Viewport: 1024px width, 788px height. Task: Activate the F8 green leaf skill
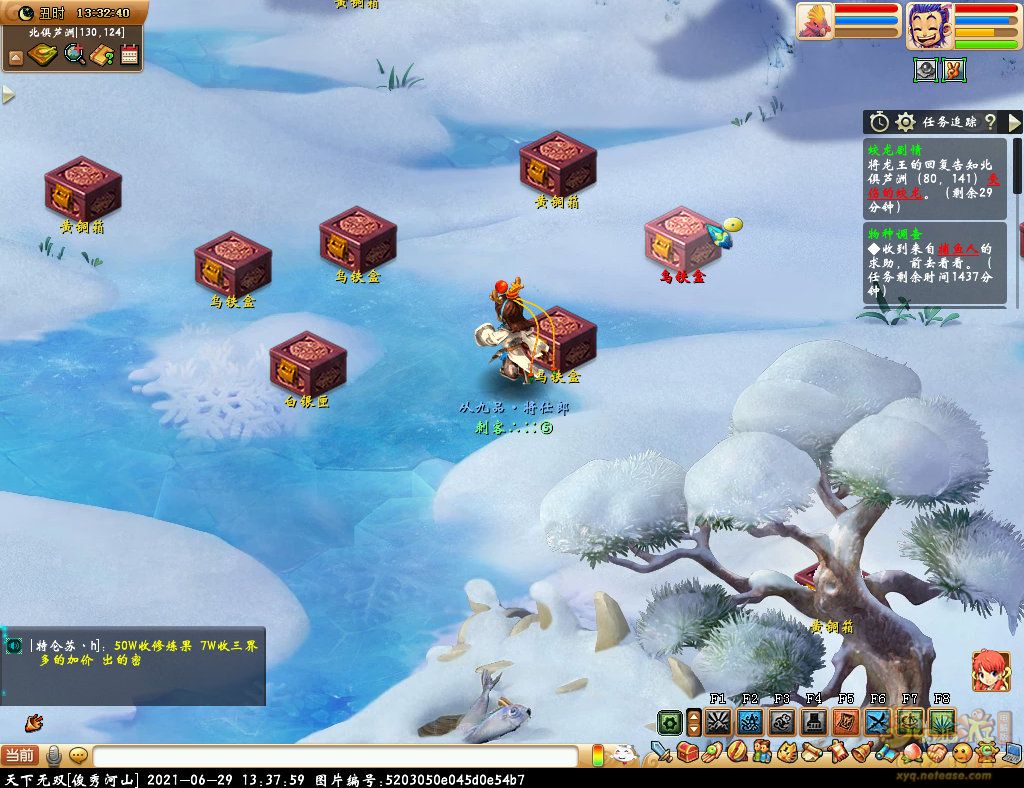(x=942, y=722)
